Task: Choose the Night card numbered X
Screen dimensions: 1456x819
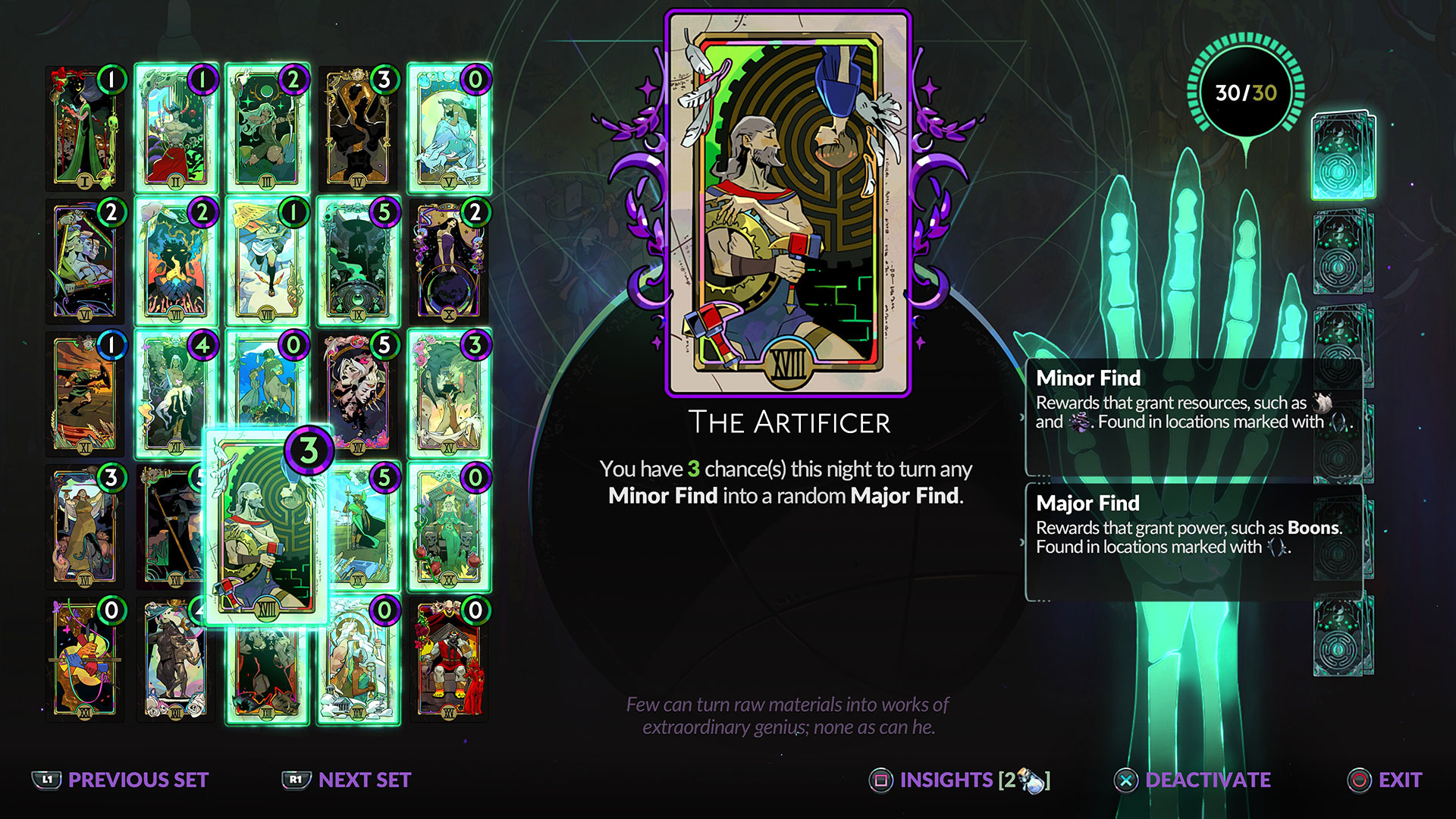Action: pos(449,262)
